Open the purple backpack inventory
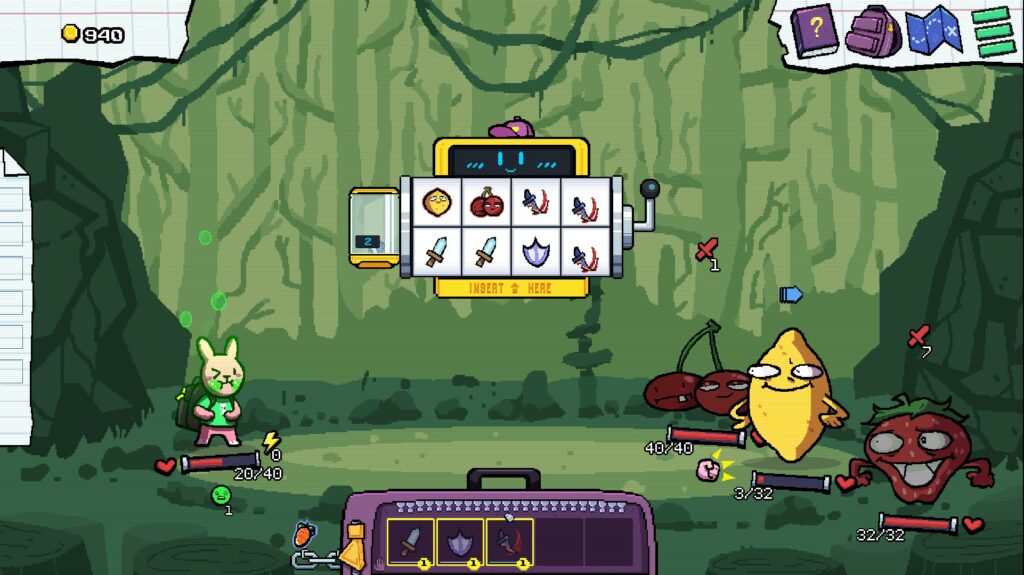Image resolution: width=1024 pixels, height=575 pixels. tap(873, 32)
